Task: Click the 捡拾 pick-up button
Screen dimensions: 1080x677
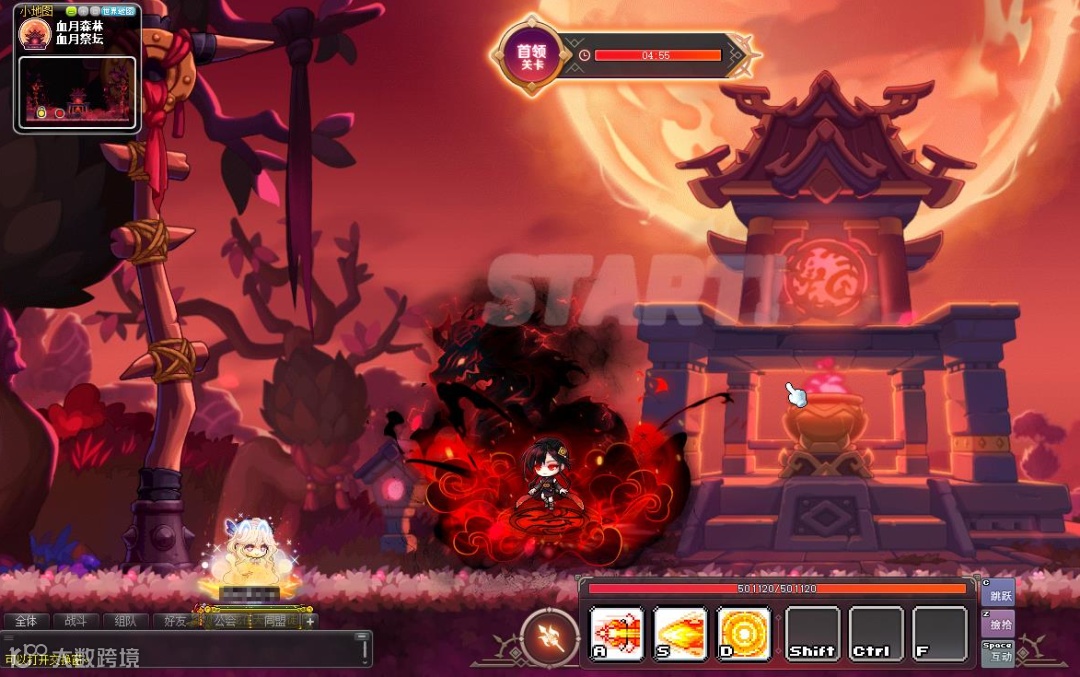Action: coord(999,622)
